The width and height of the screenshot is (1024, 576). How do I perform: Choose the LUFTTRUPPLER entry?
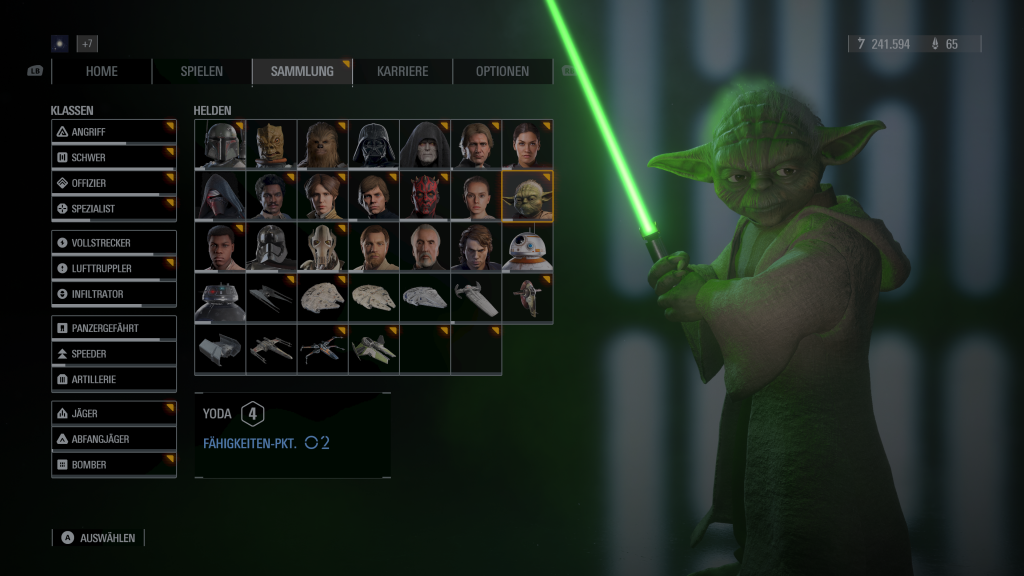(x=114, y=268)
